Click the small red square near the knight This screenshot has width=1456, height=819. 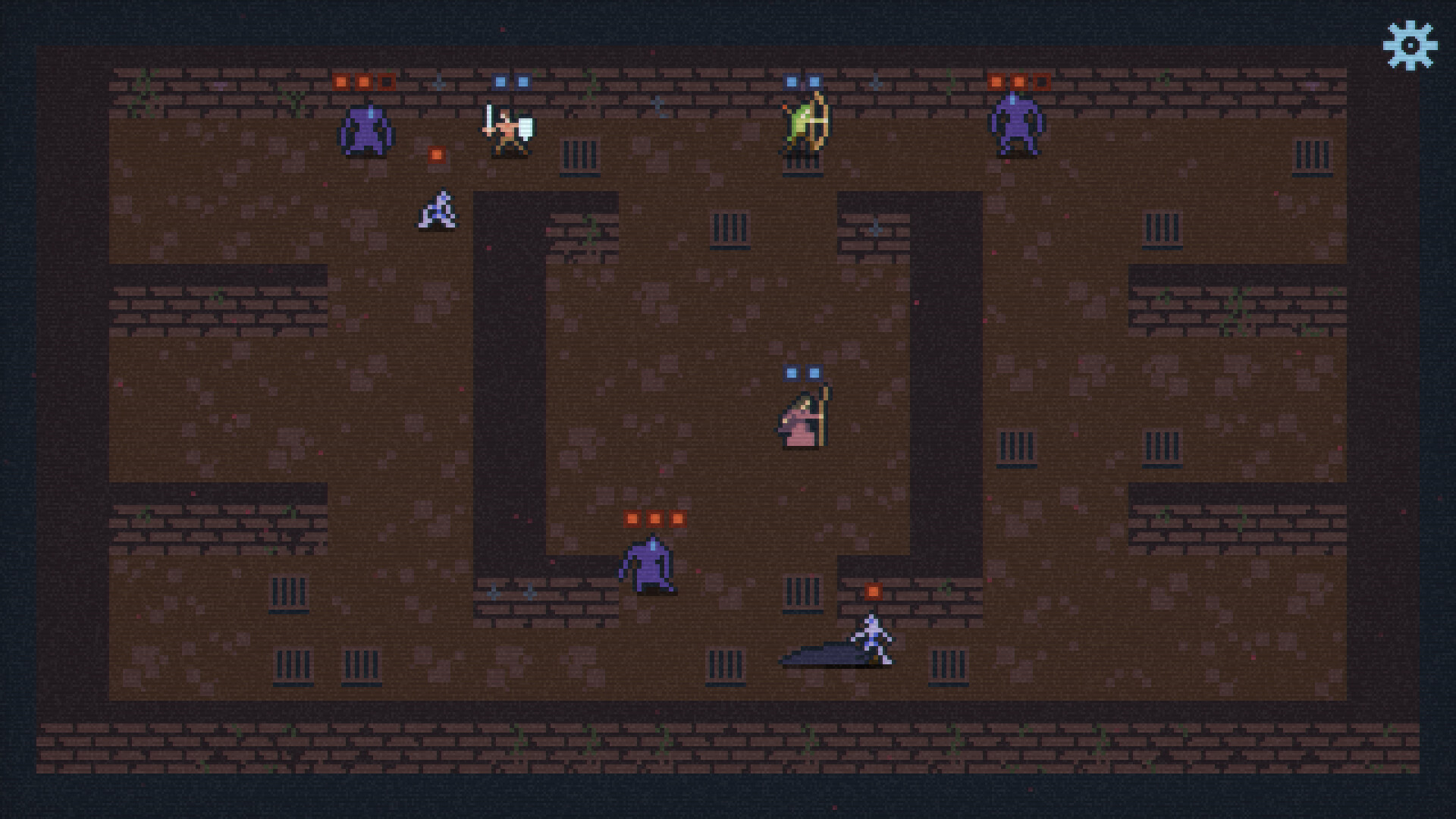click(x=435, y=155)
